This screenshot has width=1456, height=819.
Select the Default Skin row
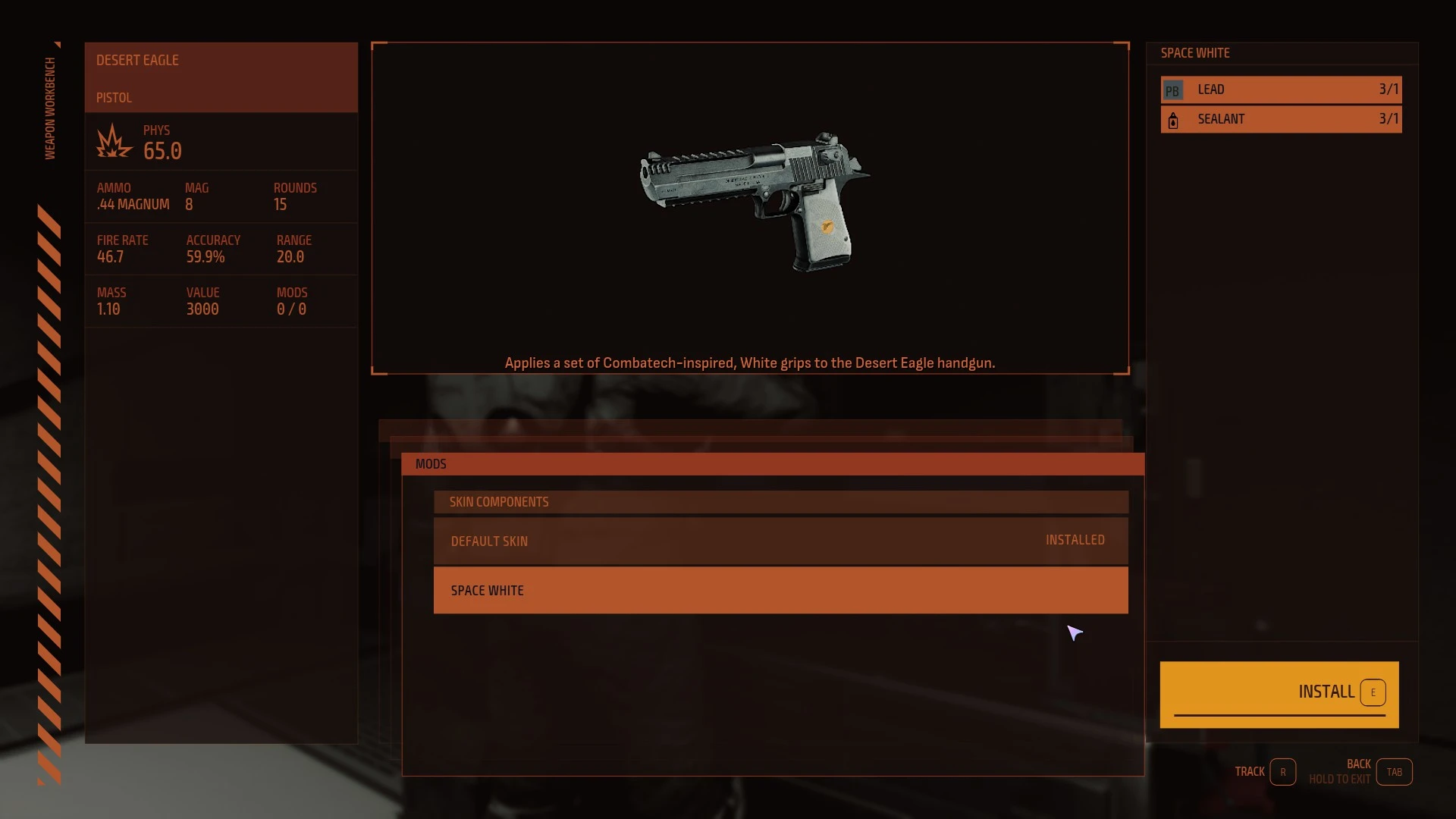pos(780,541)
